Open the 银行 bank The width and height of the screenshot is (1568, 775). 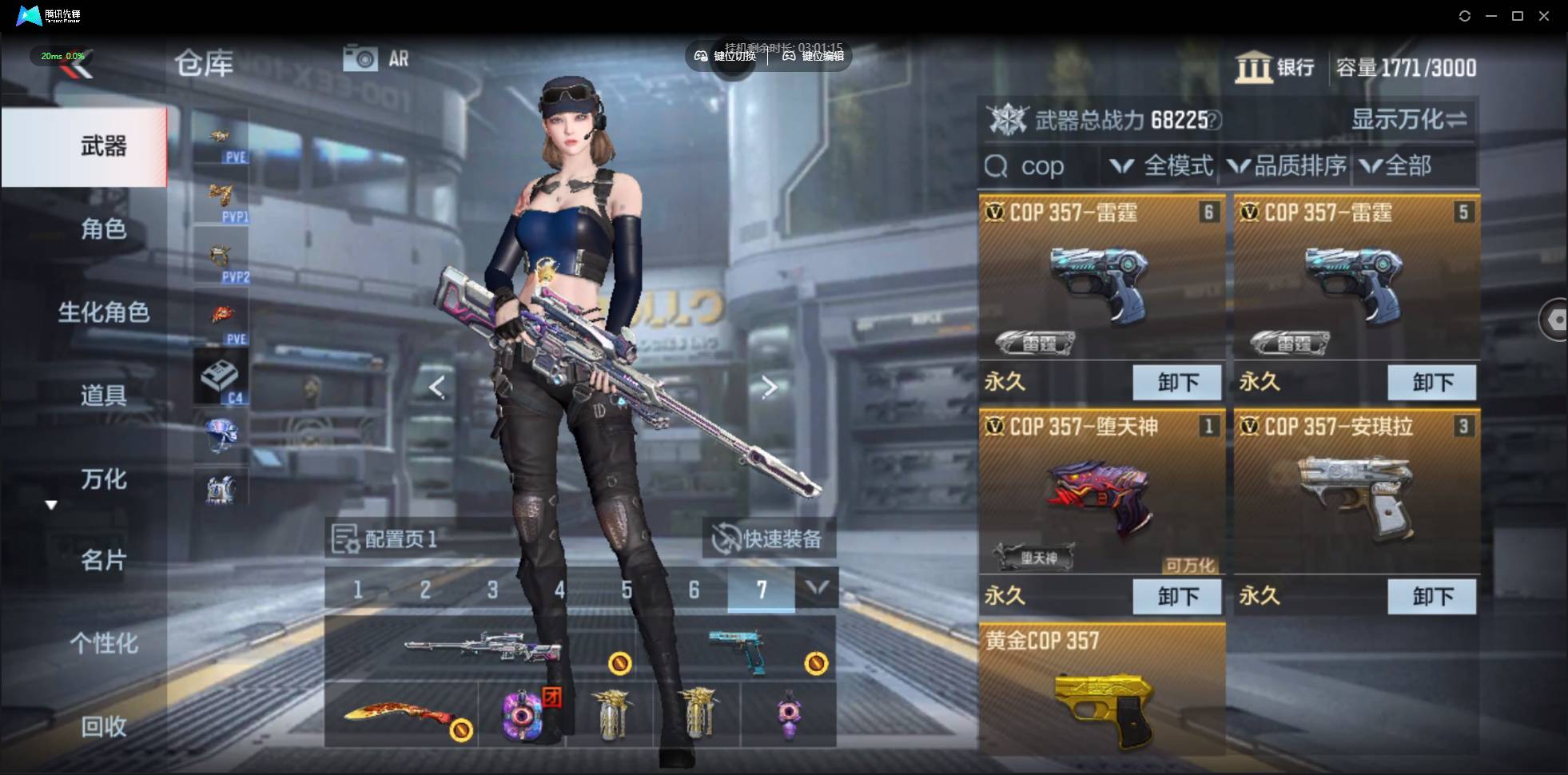point(1275,67)
